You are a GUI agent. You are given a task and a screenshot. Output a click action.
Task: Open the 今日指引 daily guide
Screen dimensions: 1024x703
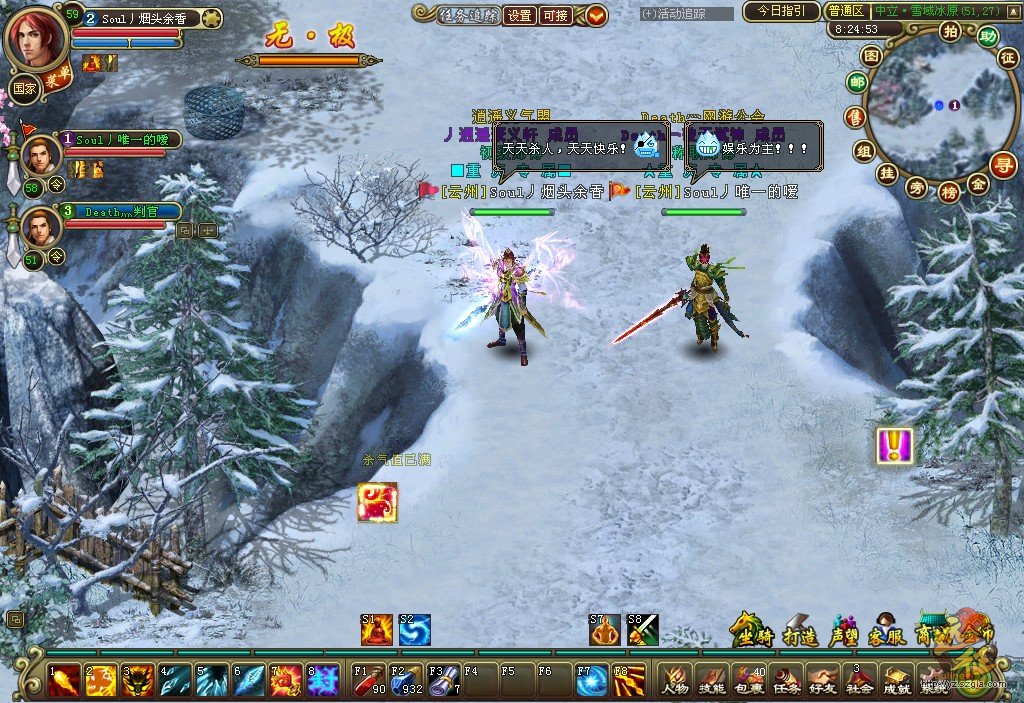(x=781, y=12)
